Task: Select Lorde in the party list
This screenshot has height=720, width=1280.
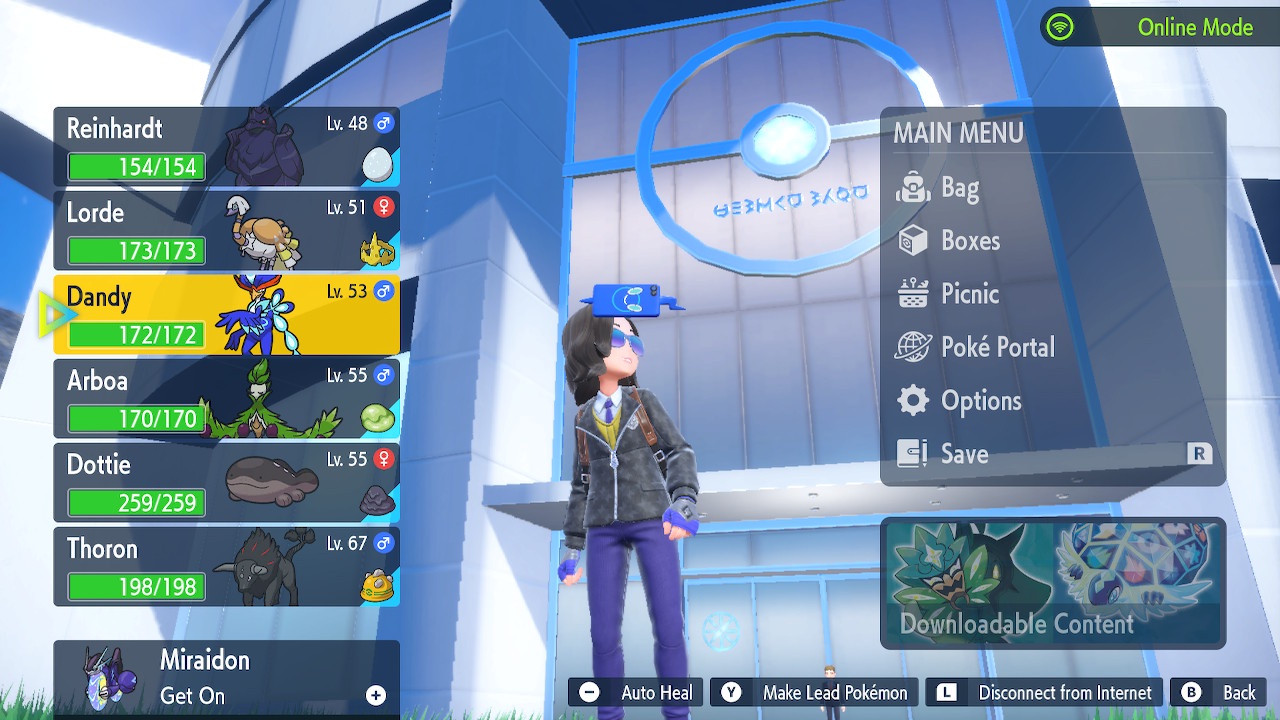Action: (x=226, y=231)
